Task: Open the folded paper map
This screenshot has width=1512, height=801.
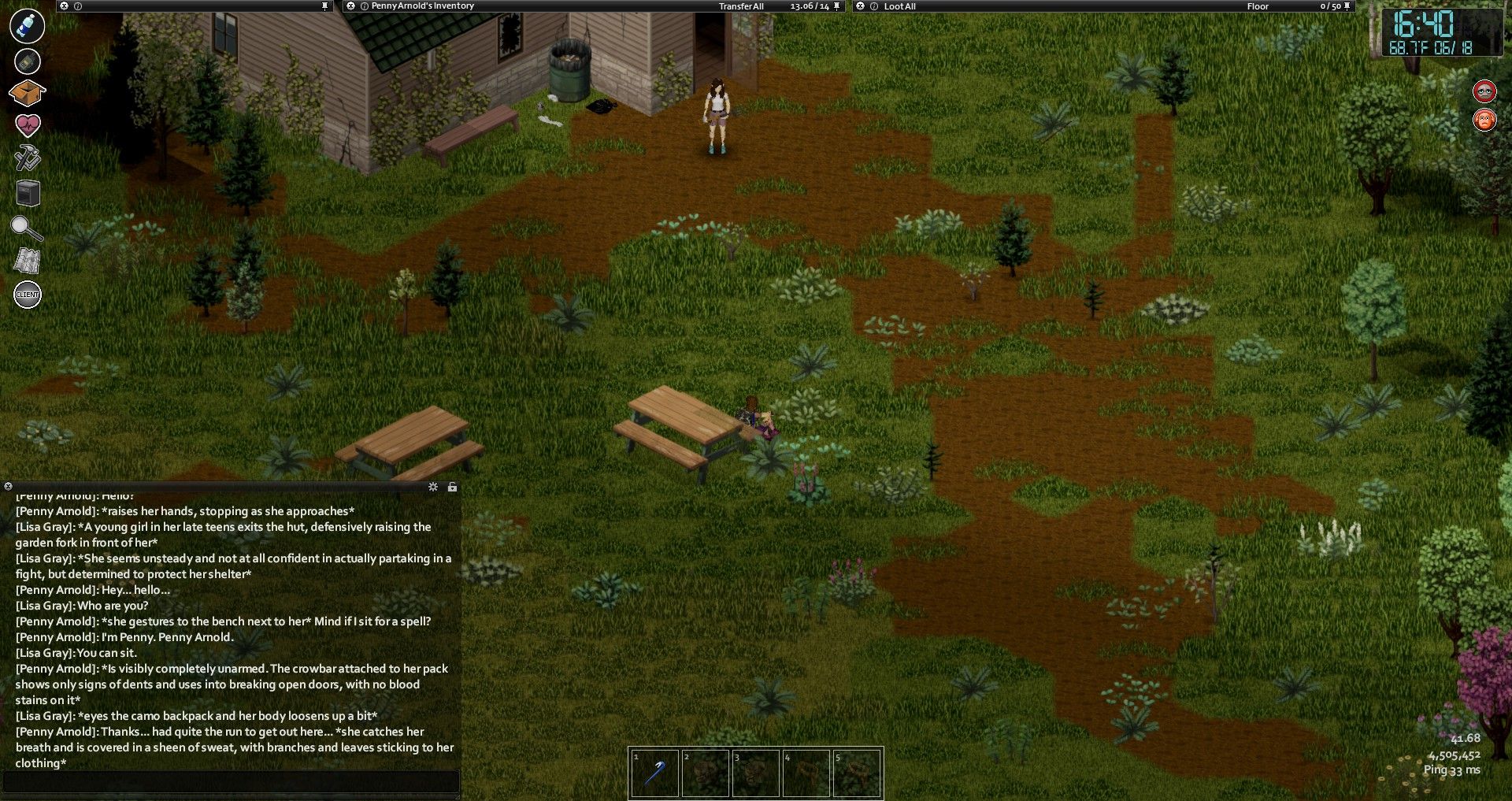Action: click(x=27, y=261)
